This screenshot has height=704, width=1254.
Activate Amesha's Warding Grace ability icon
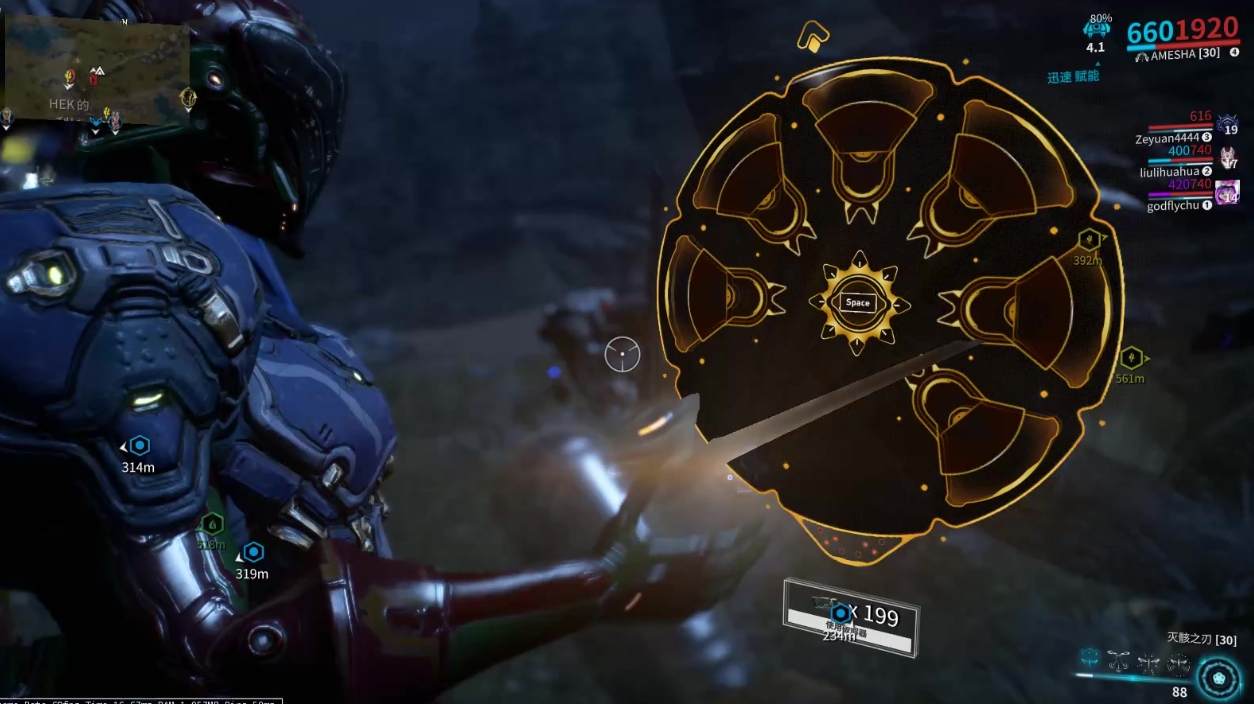click(1150, 660)
